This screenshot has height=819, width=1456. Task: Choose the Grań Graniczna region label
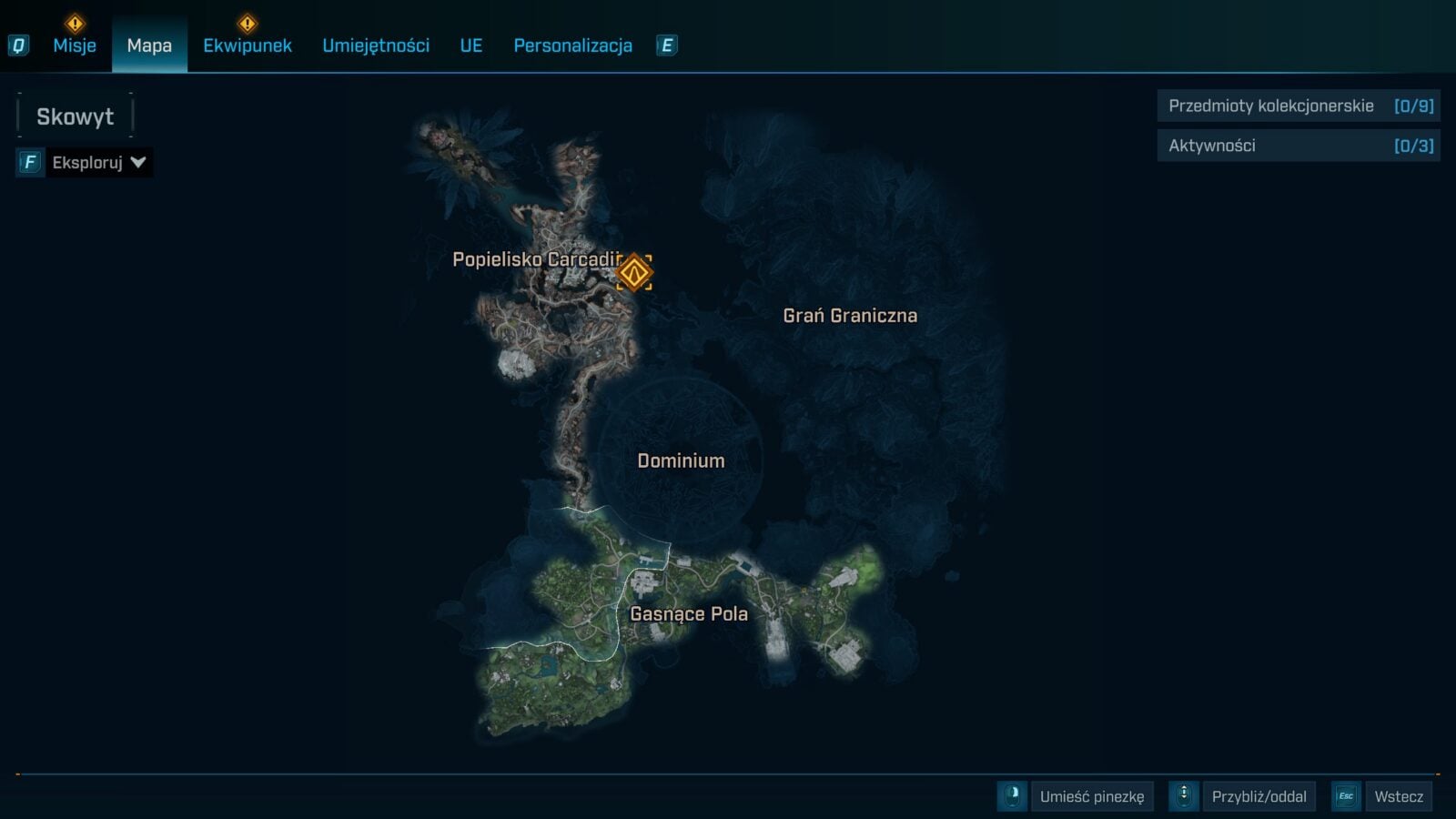[850, 316]
